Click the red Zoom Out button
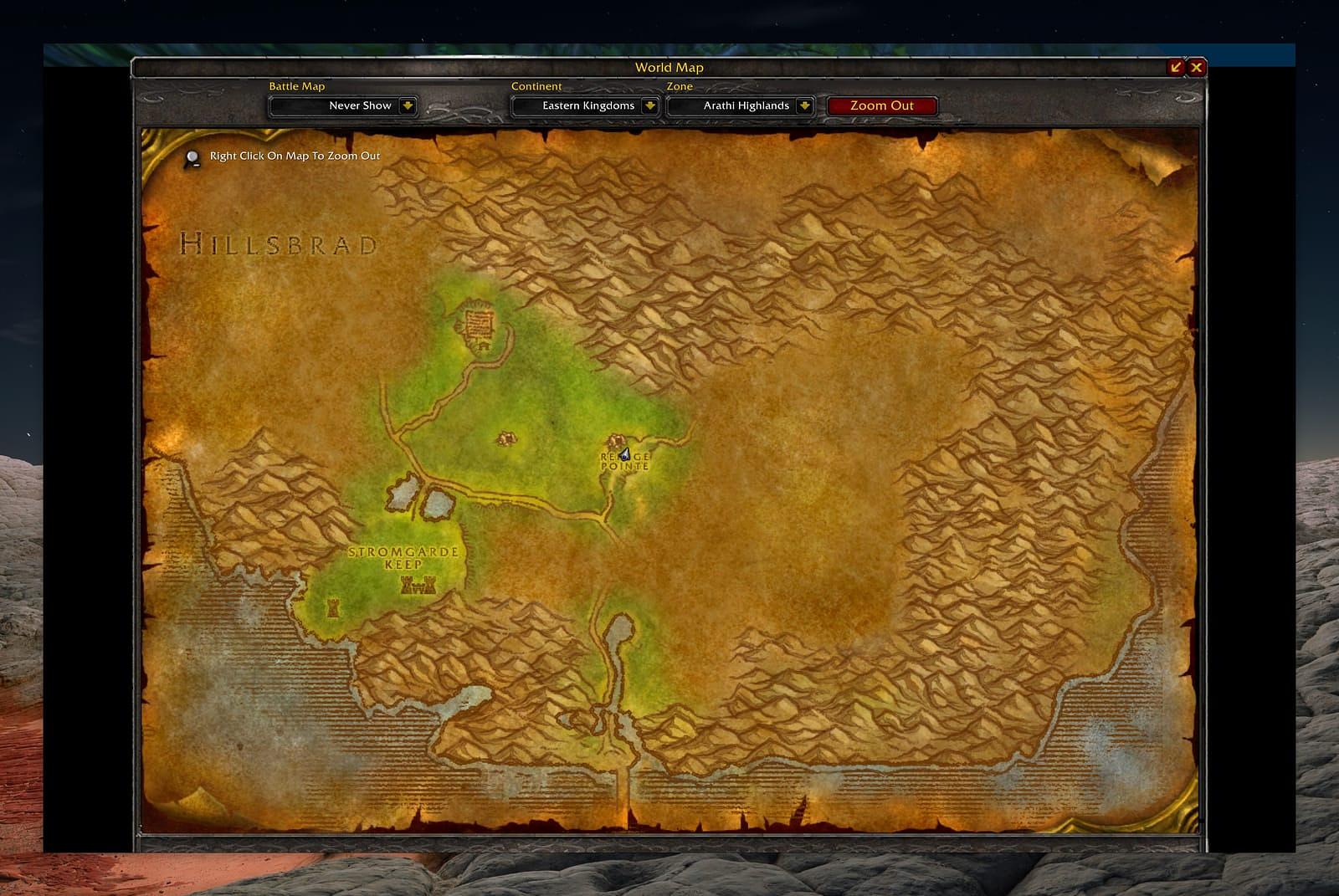This screenshot has width=1339, height=896. tap(881, 105)
